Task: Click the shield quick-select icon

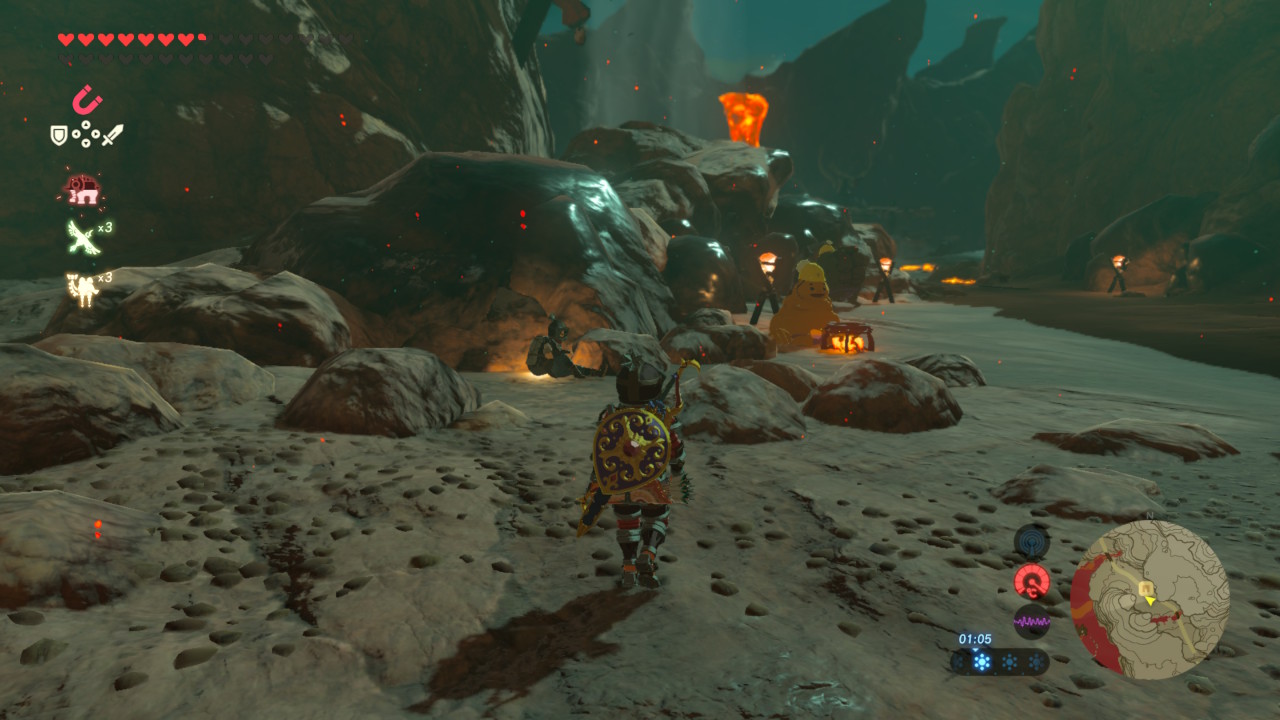Action: click(x=60, y=135)
